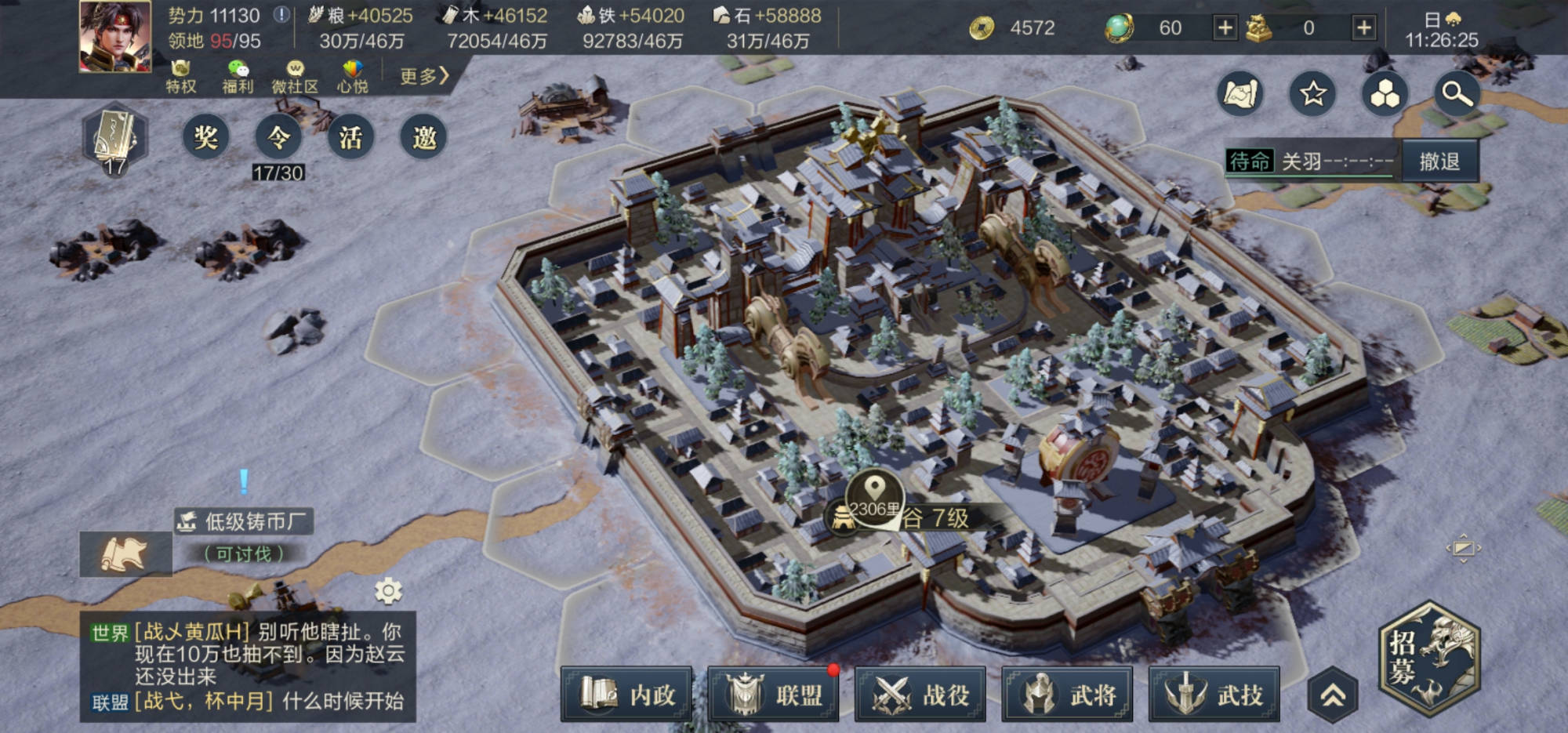This screenshot has width=1568, height=733.
Task: Open the 活 activities button
Action: pyautogui.click(x=350, y=137)
